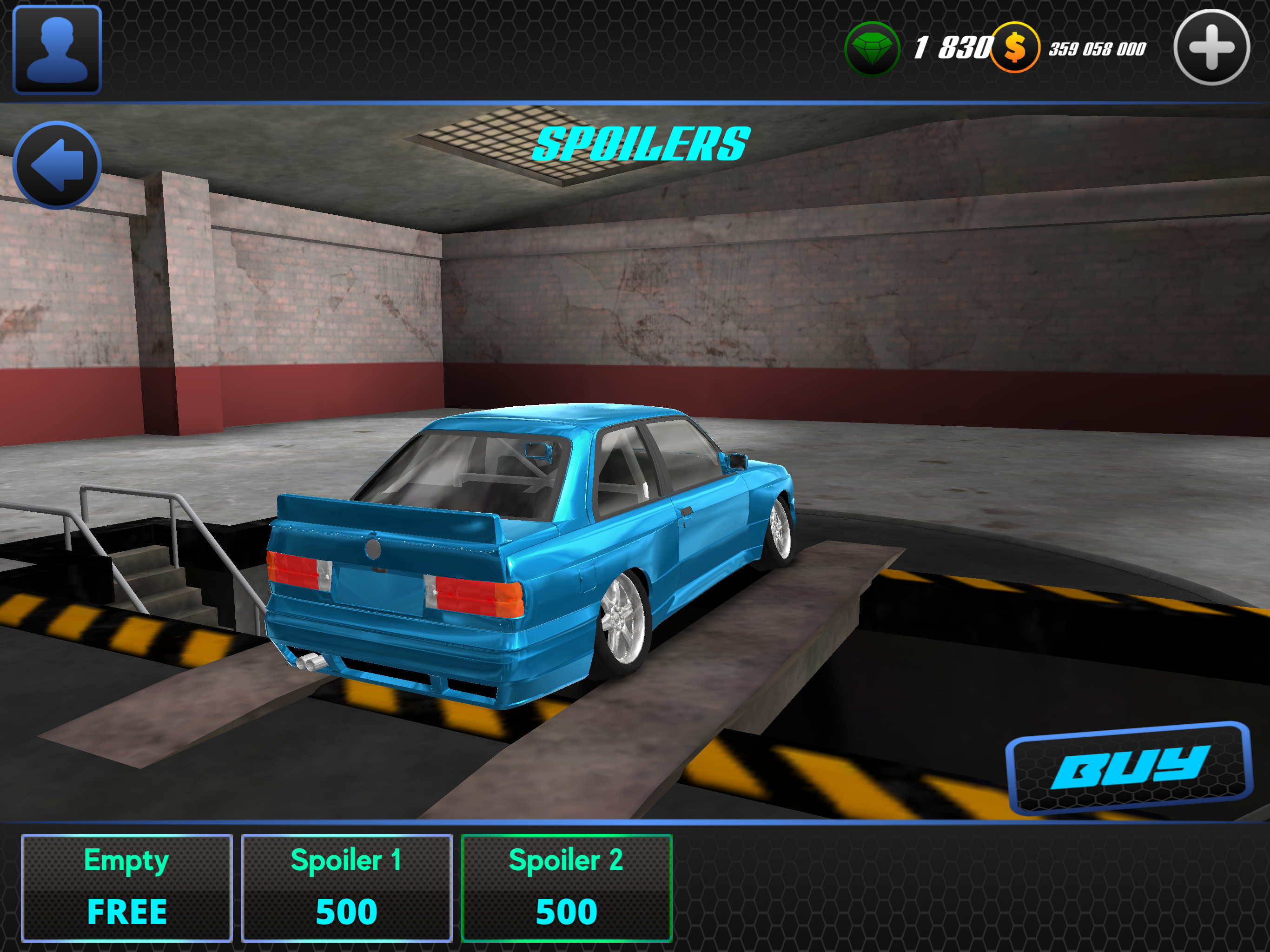This screenshot has width=1270, height=952.
Task: Go back with the blue arrow button
Action: (57, 165)
